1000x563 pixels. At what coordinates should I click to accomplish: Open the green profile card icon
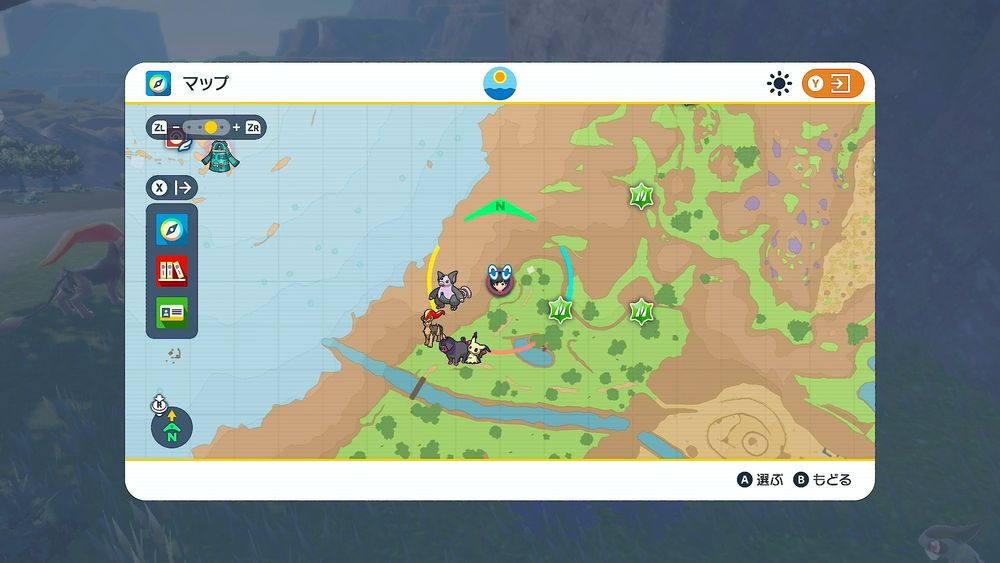pyautogui.click(x=172, y=311)
